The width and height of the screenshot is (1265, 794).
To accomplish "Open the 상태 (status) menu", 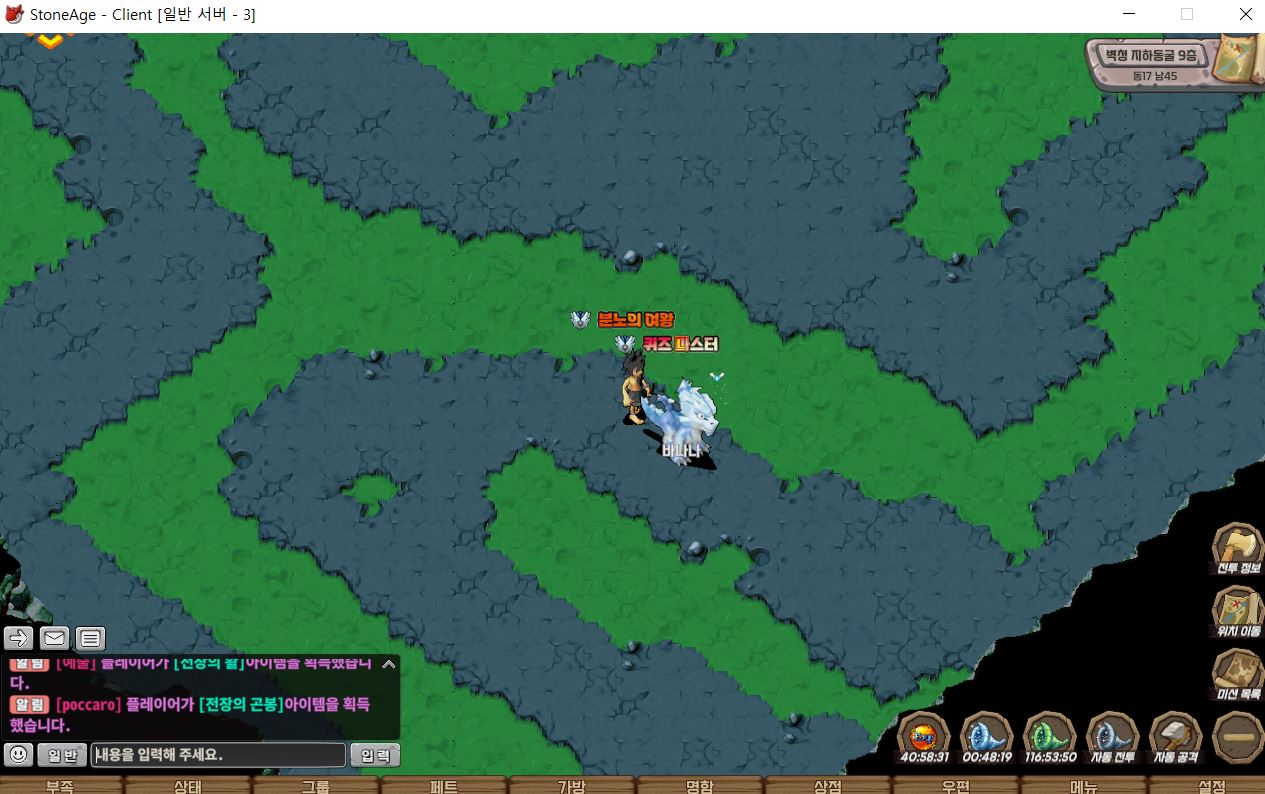I will 188,785.
